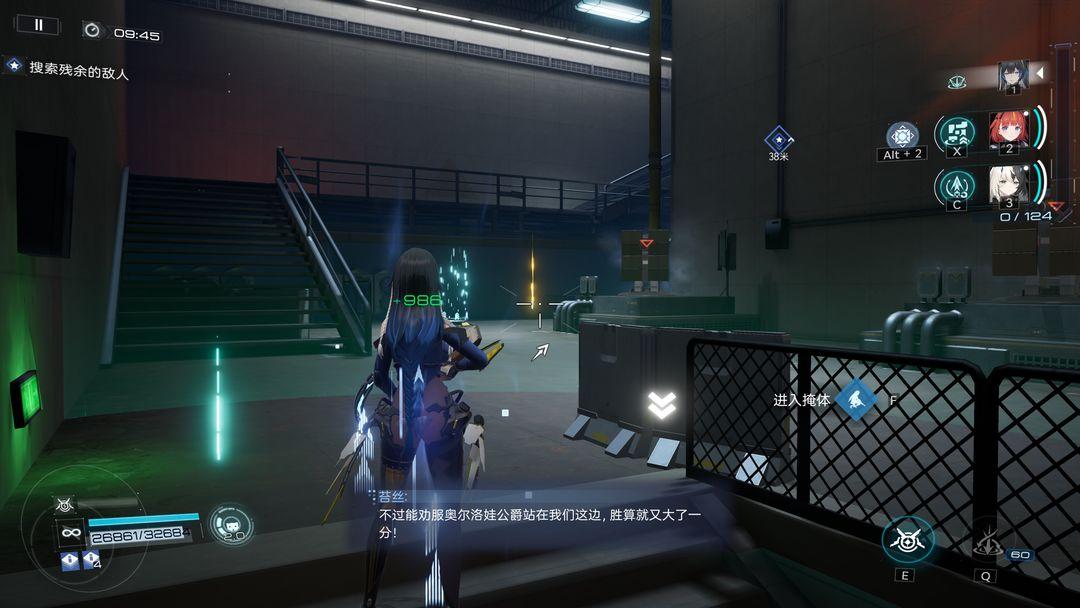1080x608 pixels.
Task: Trigger the squad command diamond icon
Action: 903,136
